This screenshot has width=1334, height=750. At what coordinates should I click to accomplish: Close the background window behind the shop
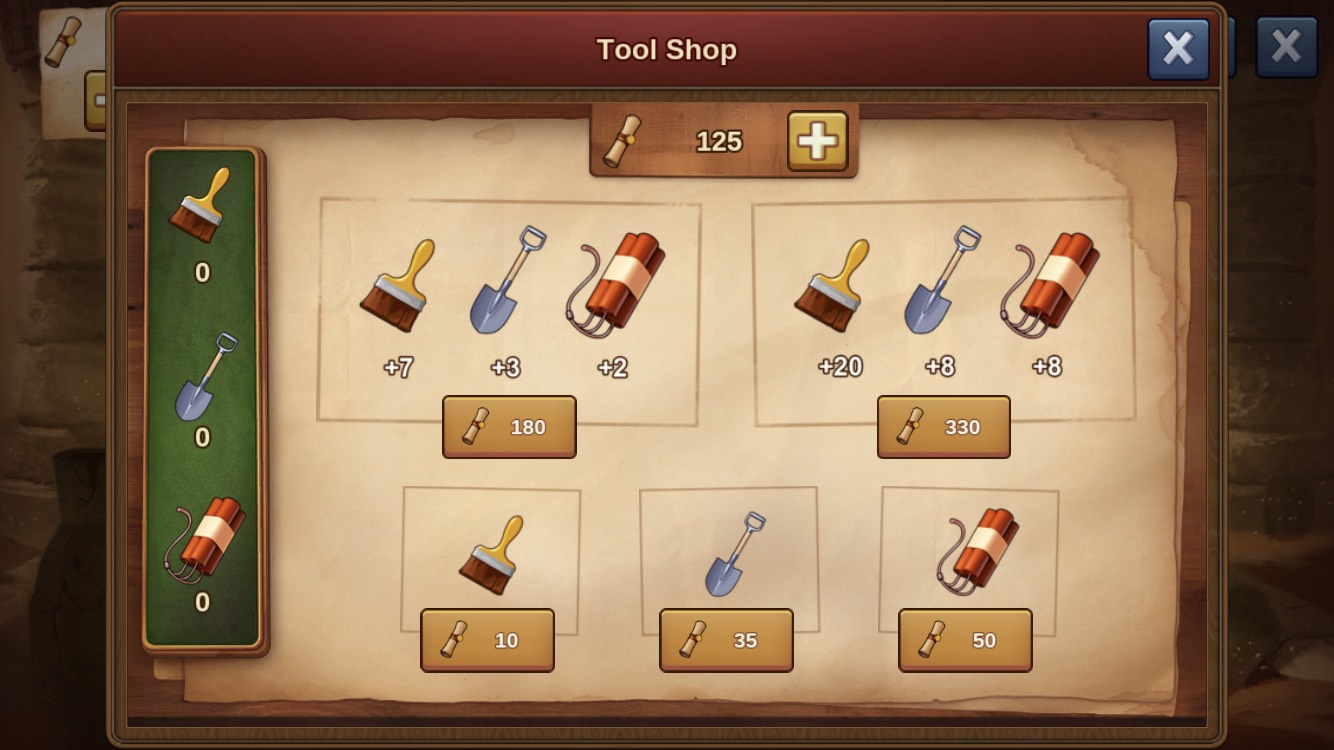[1286, 46]
